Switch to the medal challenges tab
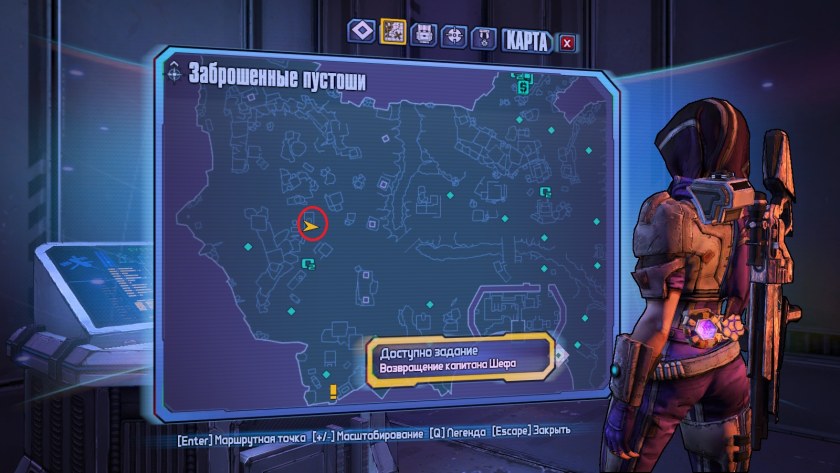840x473 pixels. [484, 38]
